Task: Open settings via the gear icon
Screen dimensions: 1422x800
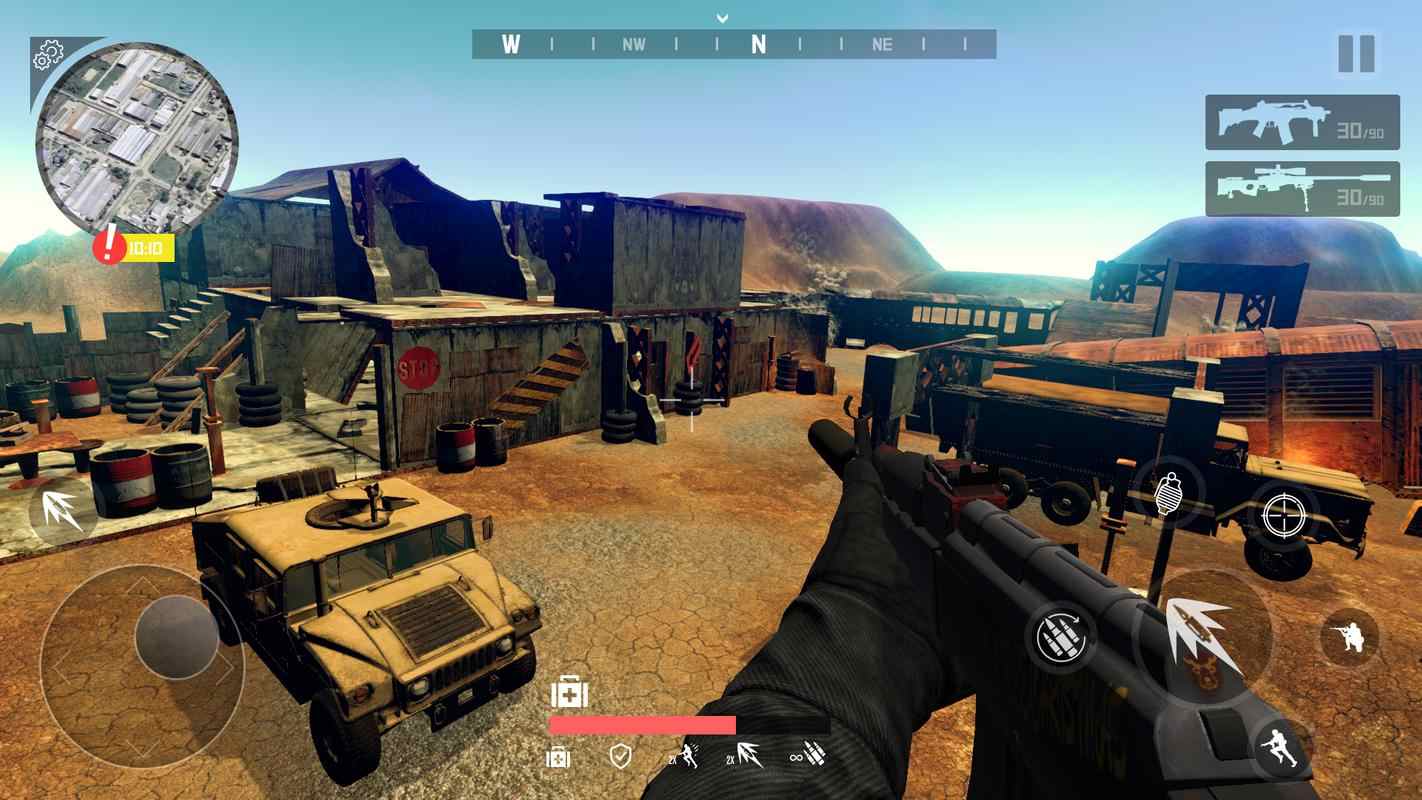Action: [x=47, y=56]
